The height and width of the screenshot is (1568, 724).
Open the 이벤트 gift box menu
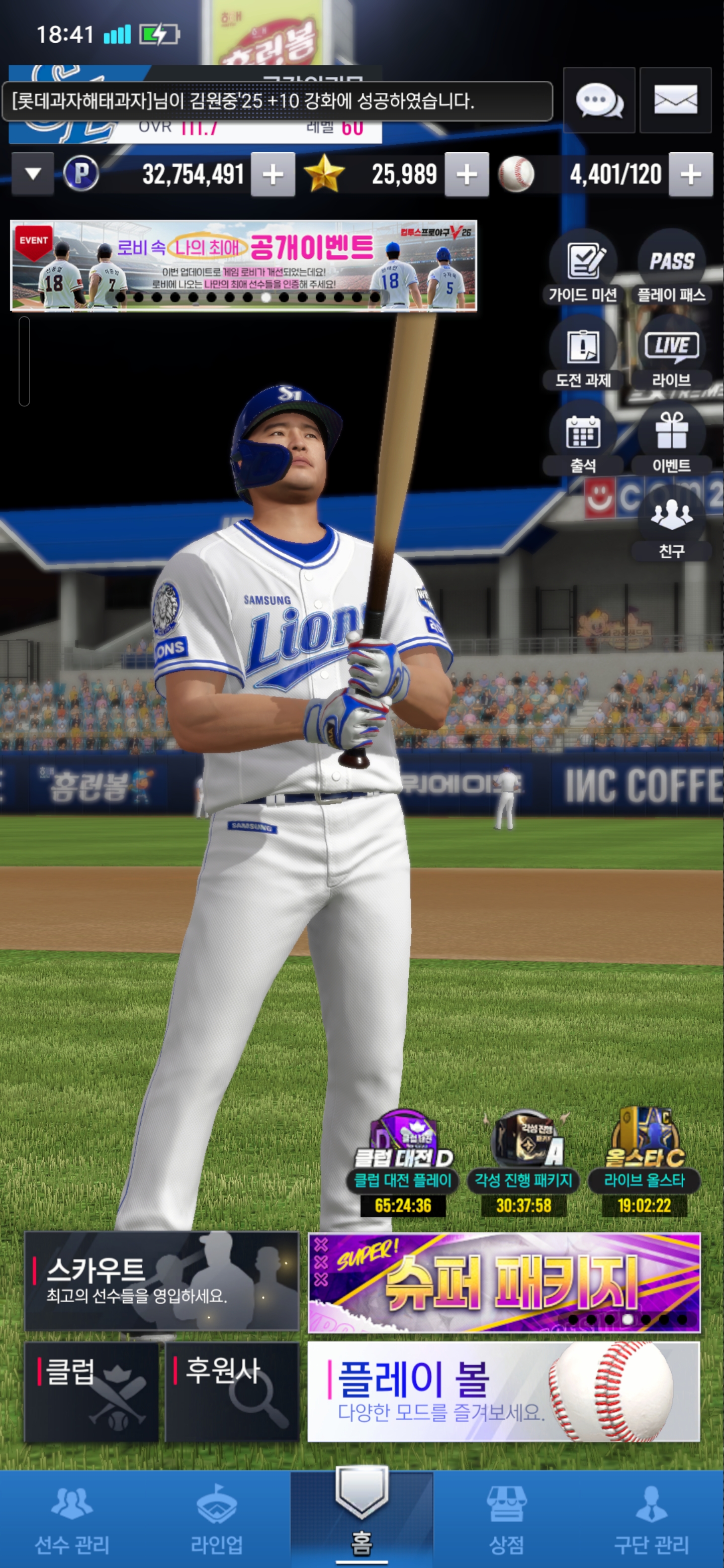[671, 439]
